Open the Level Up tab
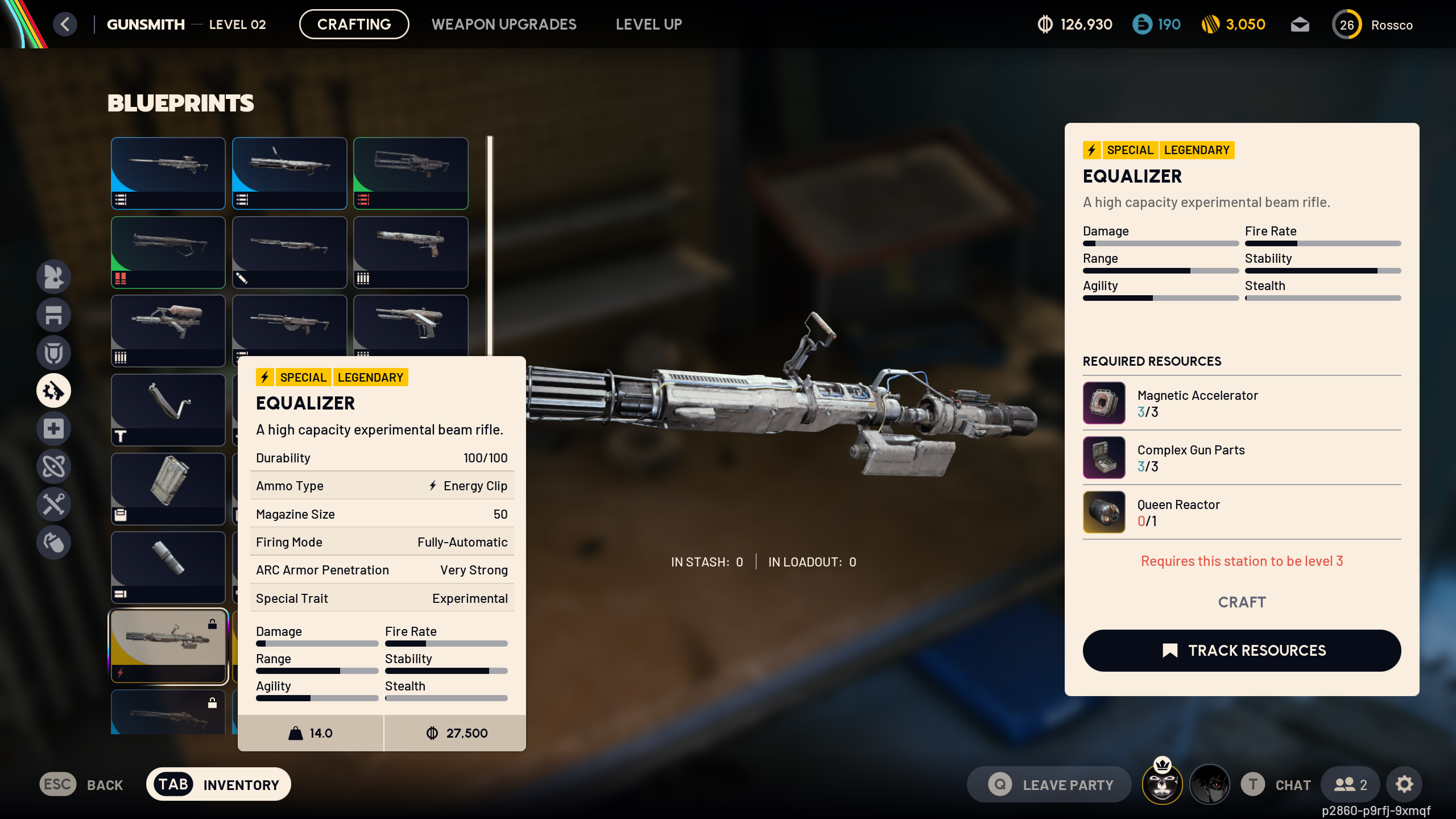1456x819 pixels. 648,24
